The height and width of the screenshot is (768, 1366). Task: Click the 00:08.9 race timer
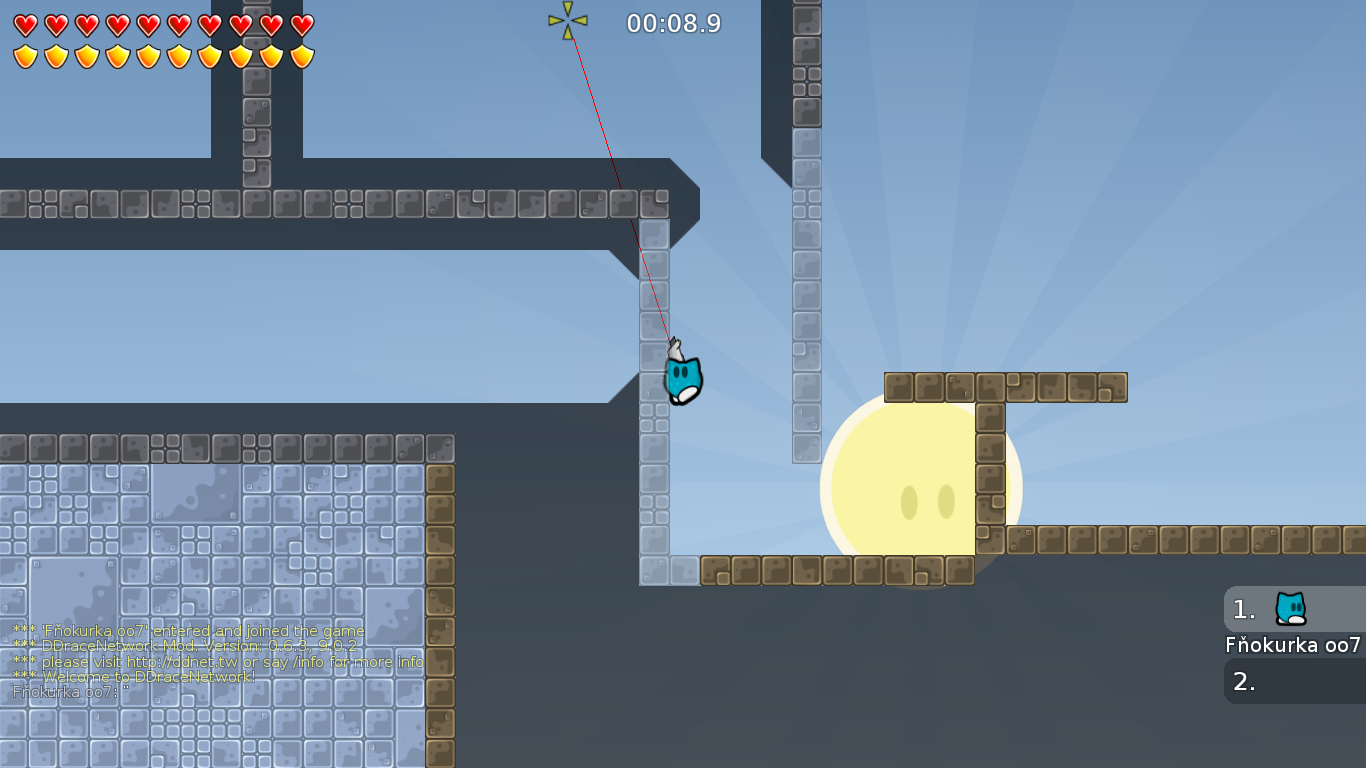pyautogui.click(x=672, y=22)
